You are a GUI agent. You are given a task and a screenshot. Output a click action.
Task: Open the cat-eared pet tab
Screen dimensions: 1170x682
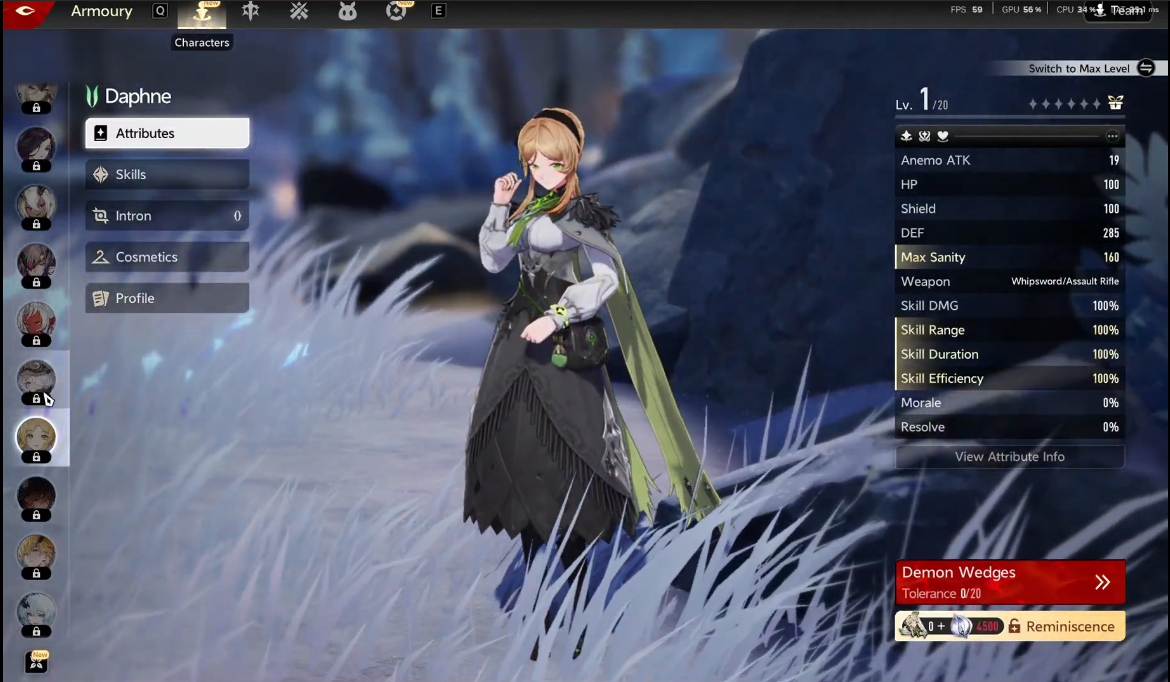[x=347, y=11]
